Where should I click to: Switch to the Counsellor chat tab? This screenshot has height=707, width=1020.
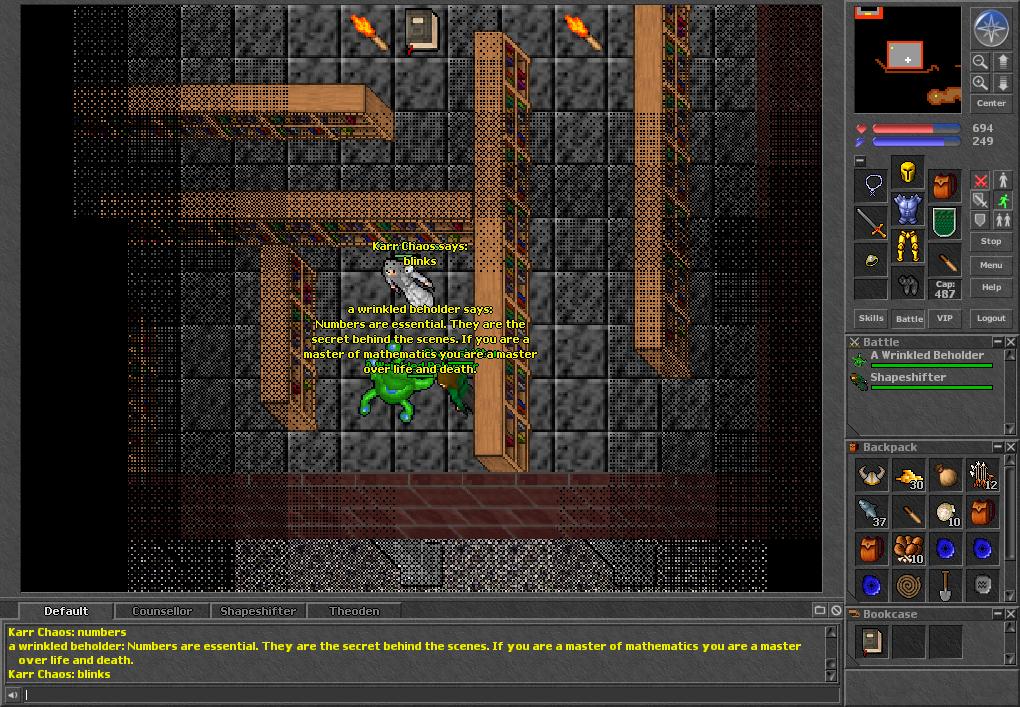coord(162,611)
